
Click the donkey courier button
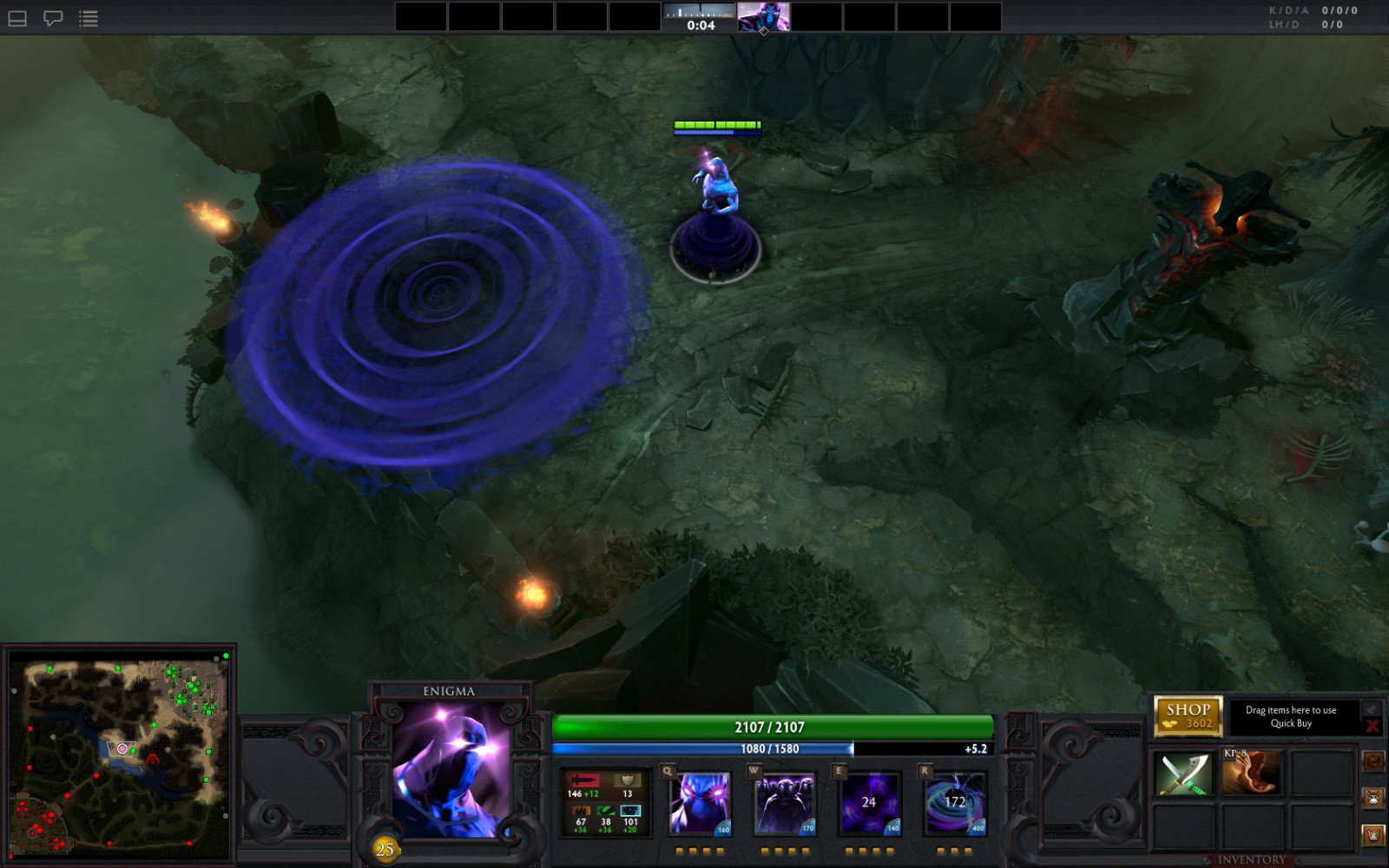point(1373,798)
